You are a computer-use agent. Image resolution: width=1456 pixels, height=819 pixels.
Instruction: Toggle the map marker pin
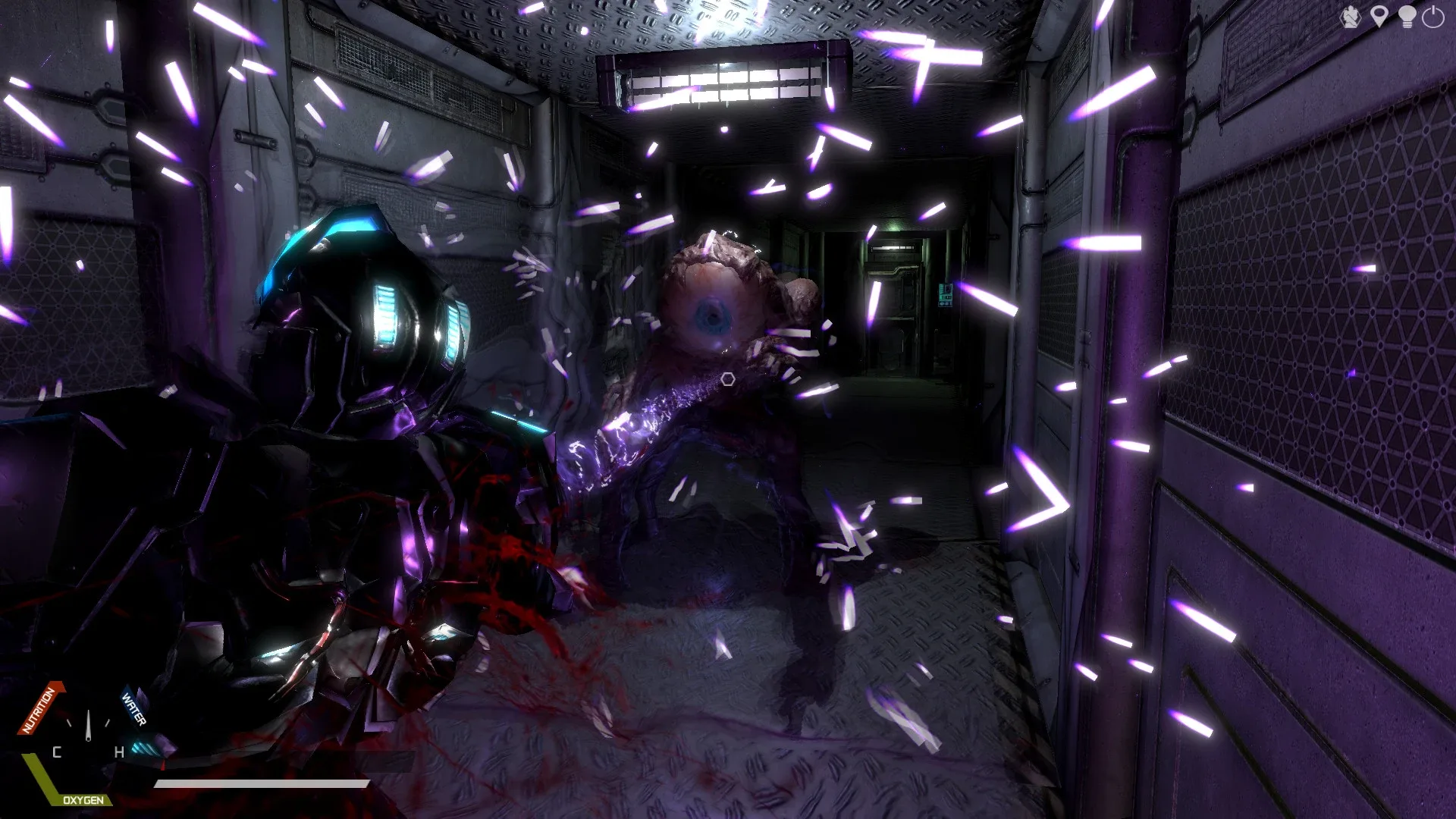coord(1379,16)
